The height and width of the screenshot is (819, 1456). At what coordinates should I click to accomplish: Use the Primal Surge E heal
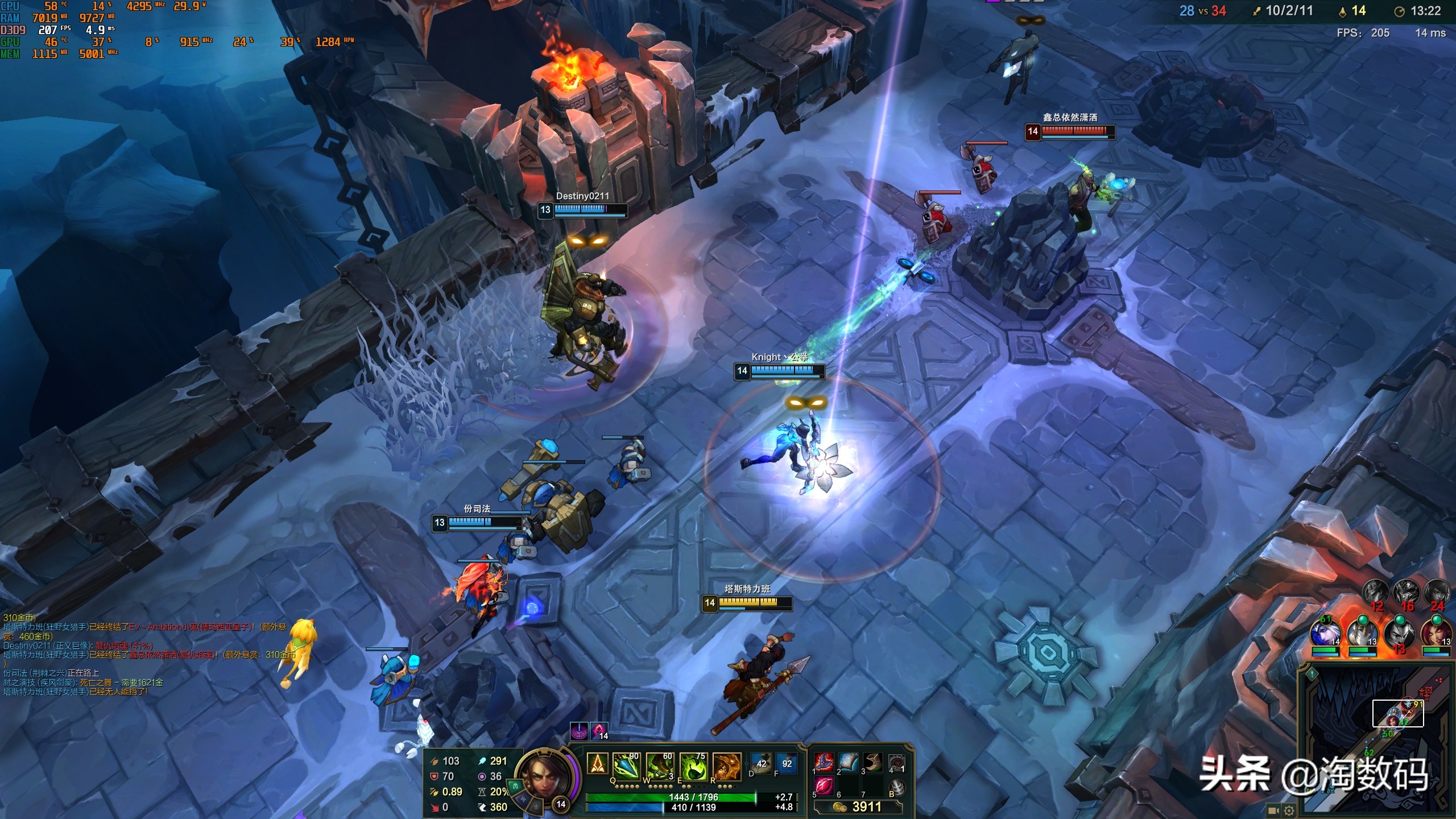(693, 766)
